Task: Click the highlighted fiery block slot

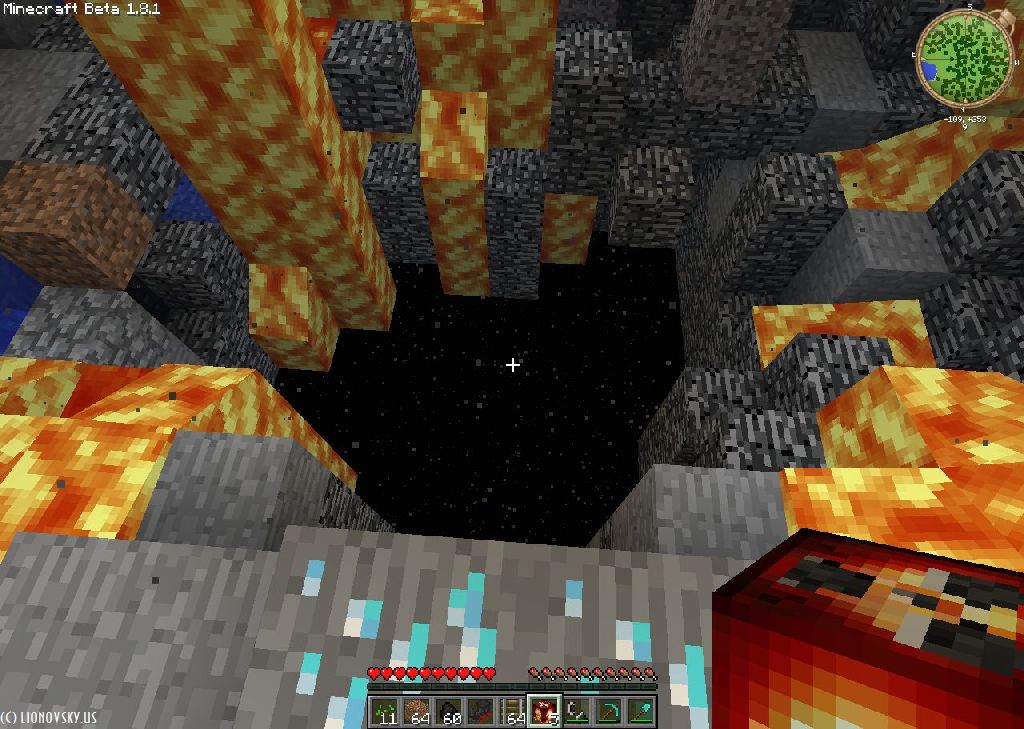Action: click(544, 711)
